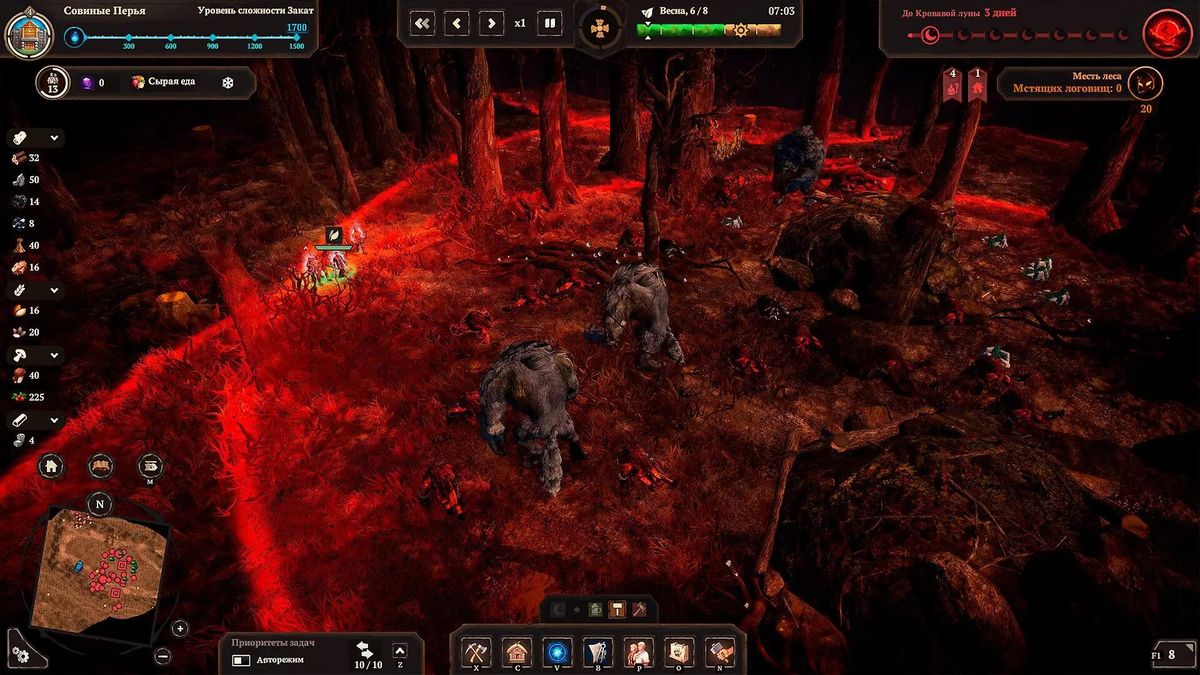Open the settlement hut portrait icon
The image size is (1200, 675).
tap(28, 31)
